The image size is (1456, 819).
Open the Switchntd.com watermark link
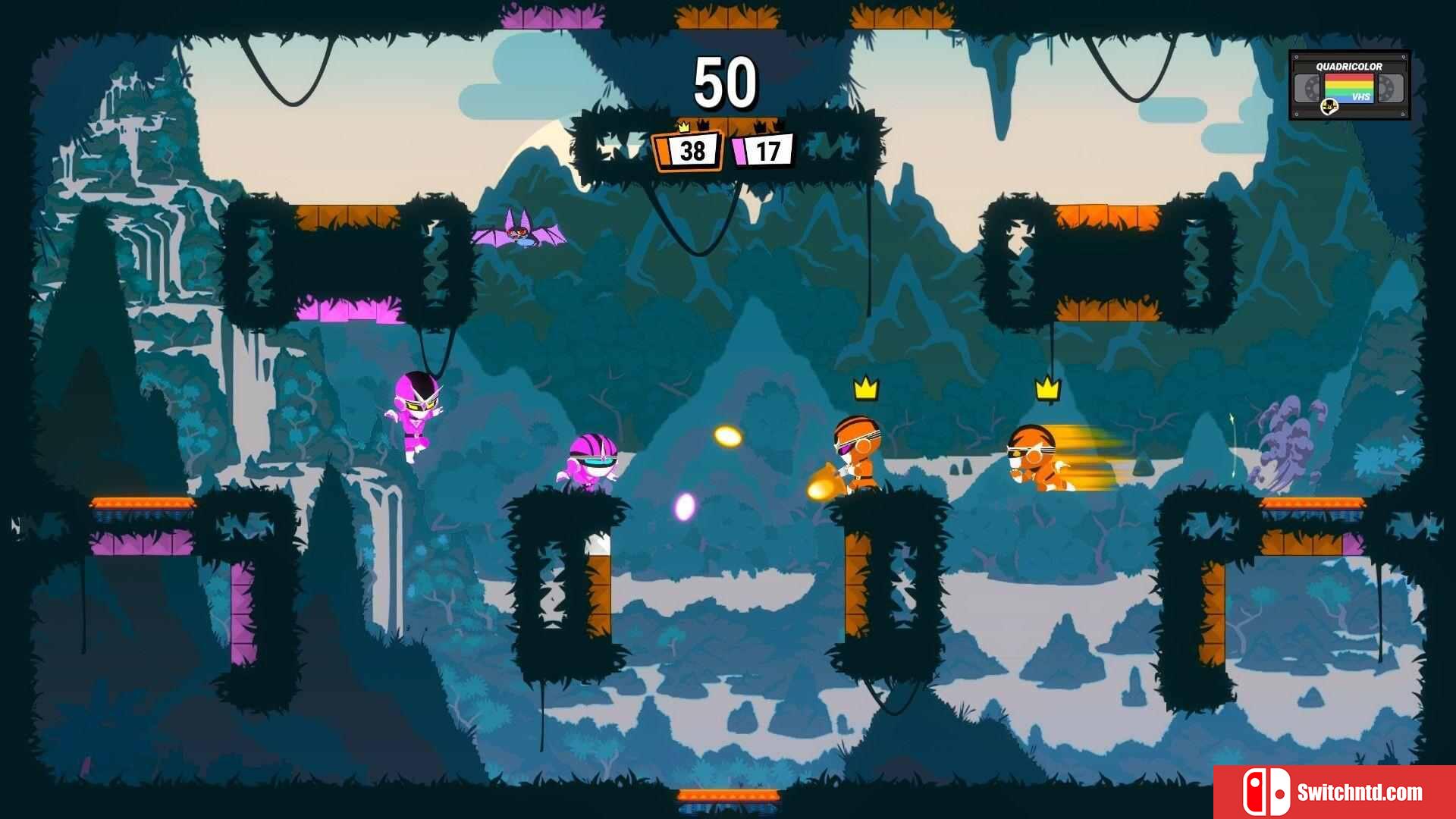coord(1334,792)
